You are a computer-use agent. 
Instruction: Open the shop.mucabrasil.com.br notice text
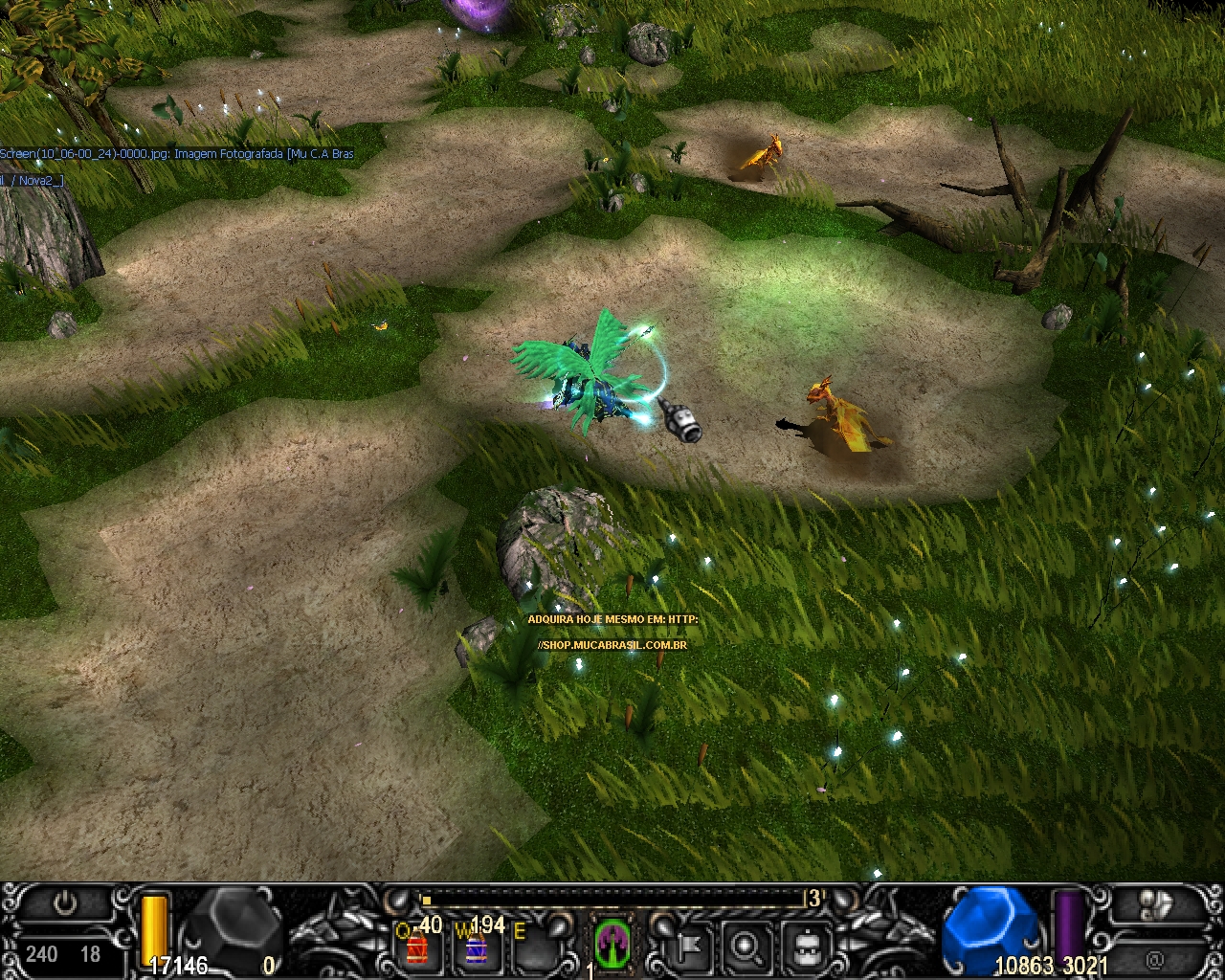pos(612,644)
